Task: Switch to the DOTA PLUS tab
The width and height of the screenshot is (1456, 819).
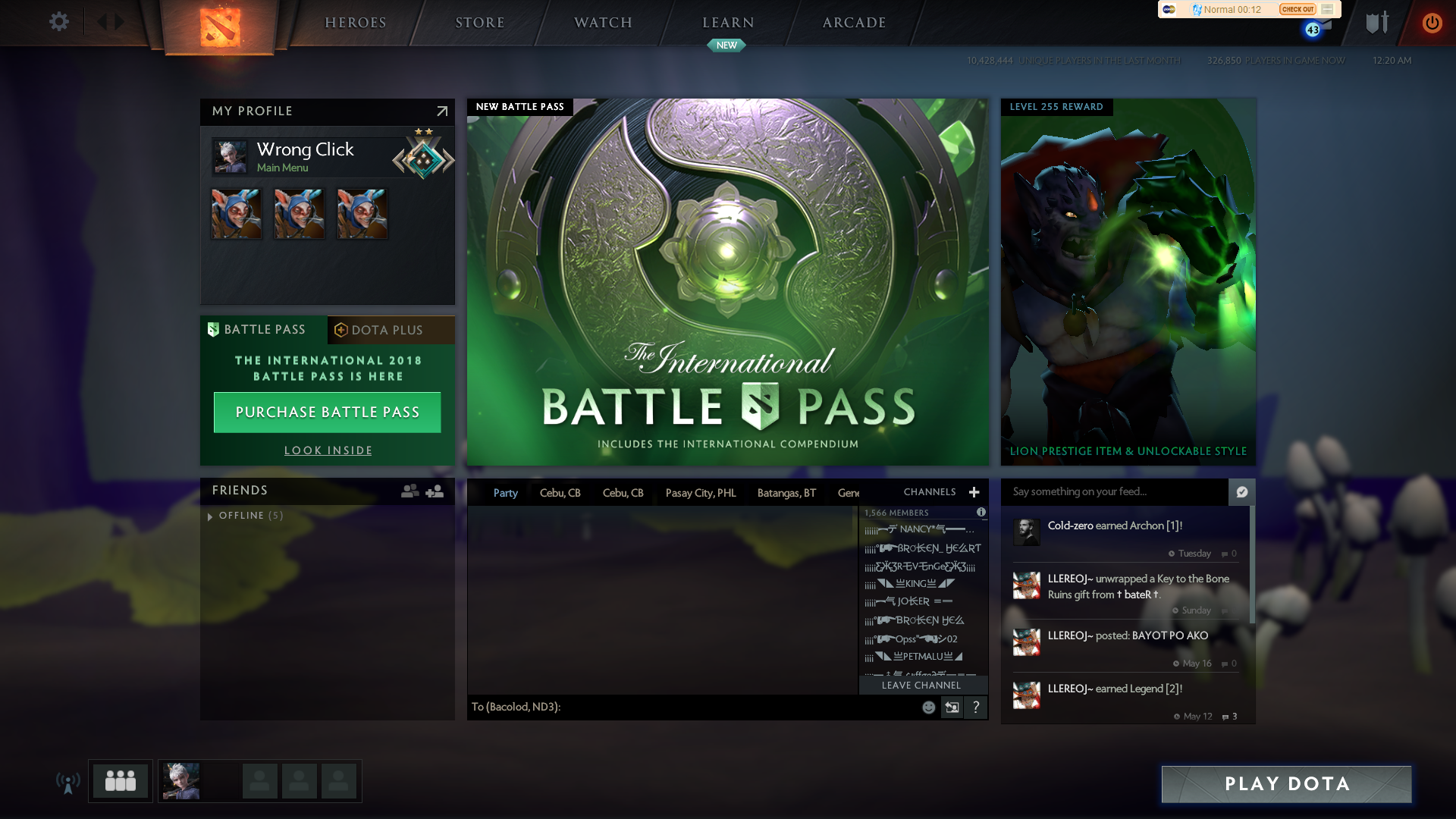Action: pos(391,329)
